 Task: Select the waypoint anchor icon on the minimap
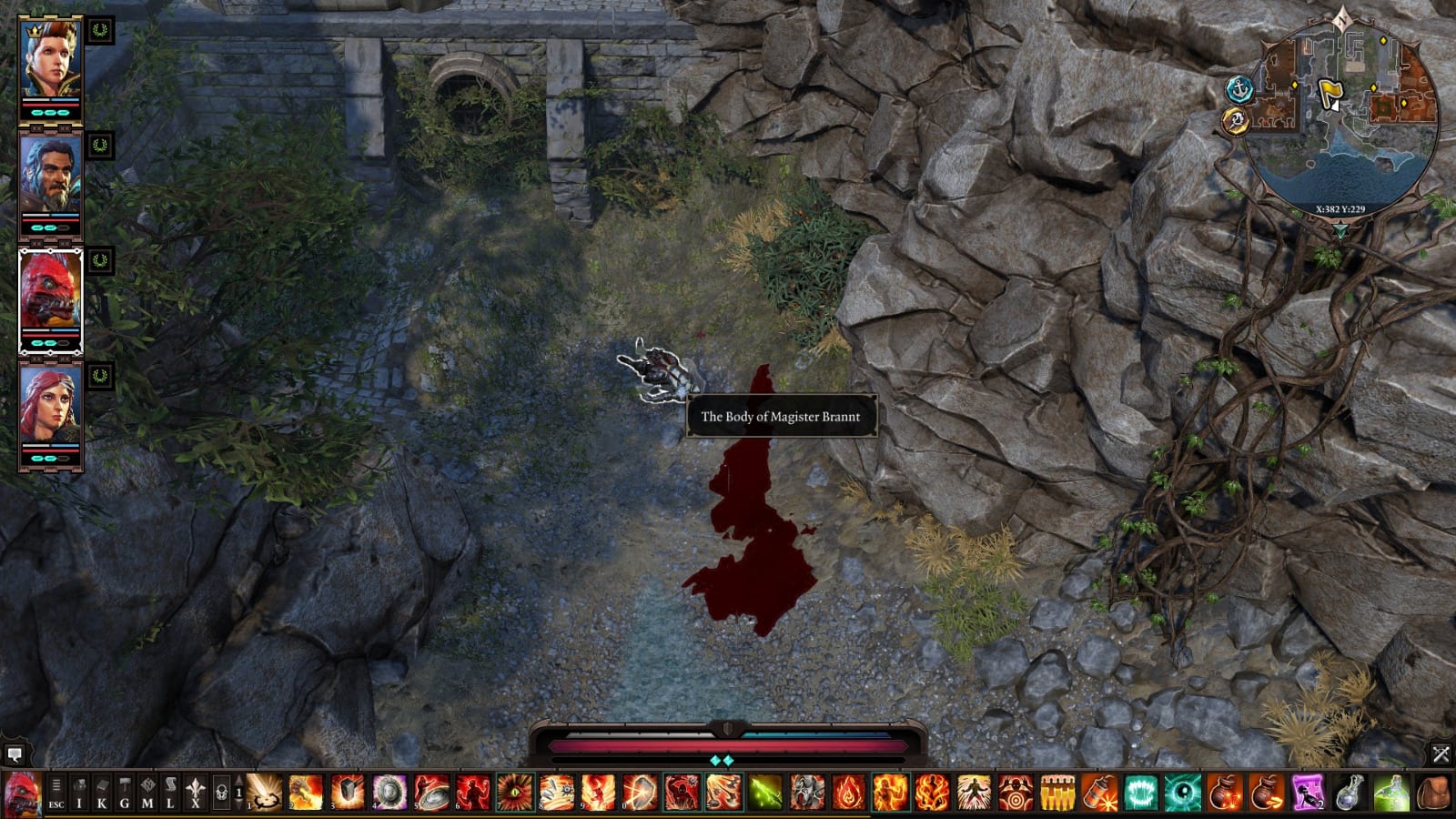pyautogui.click(x=1239, y=89)
